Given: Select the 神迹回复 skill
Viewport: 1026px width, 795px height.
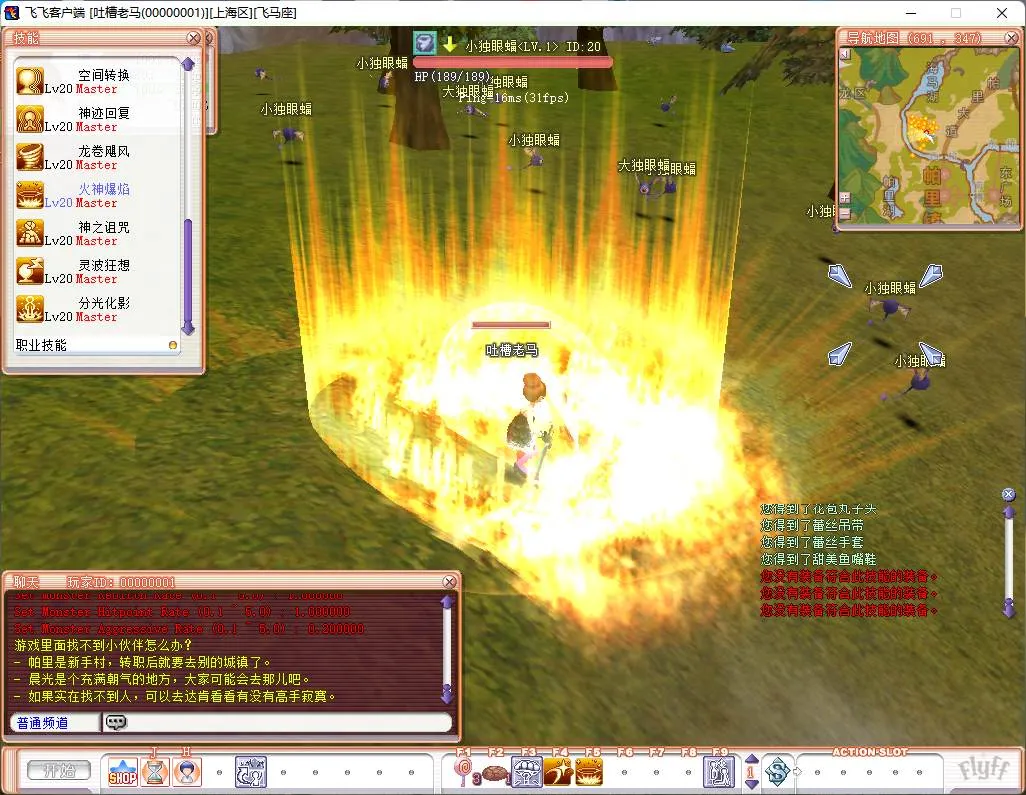Looking at the screenshot, I should click(x=30, y=119).
